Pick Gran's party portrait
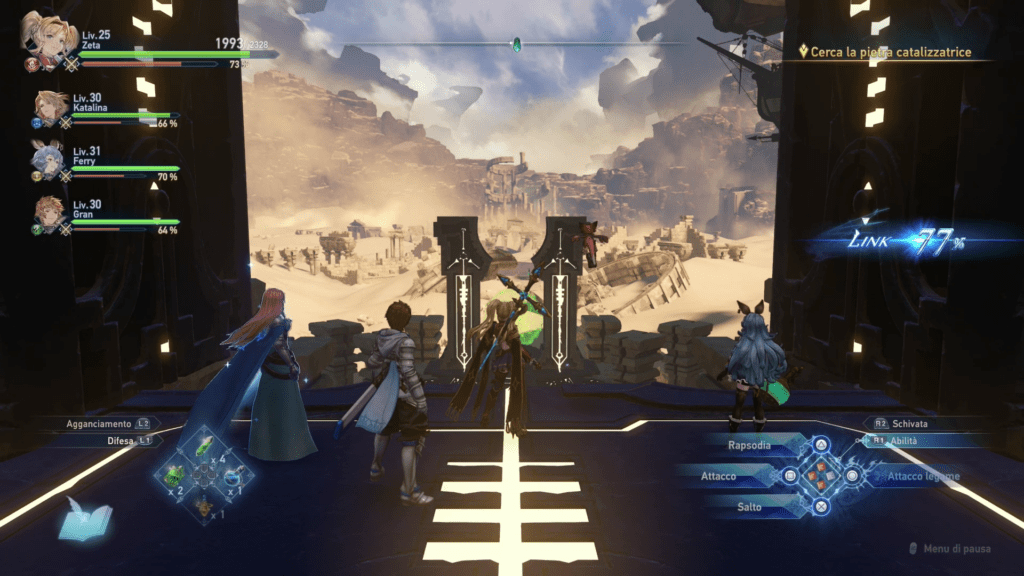 (50, 212)
